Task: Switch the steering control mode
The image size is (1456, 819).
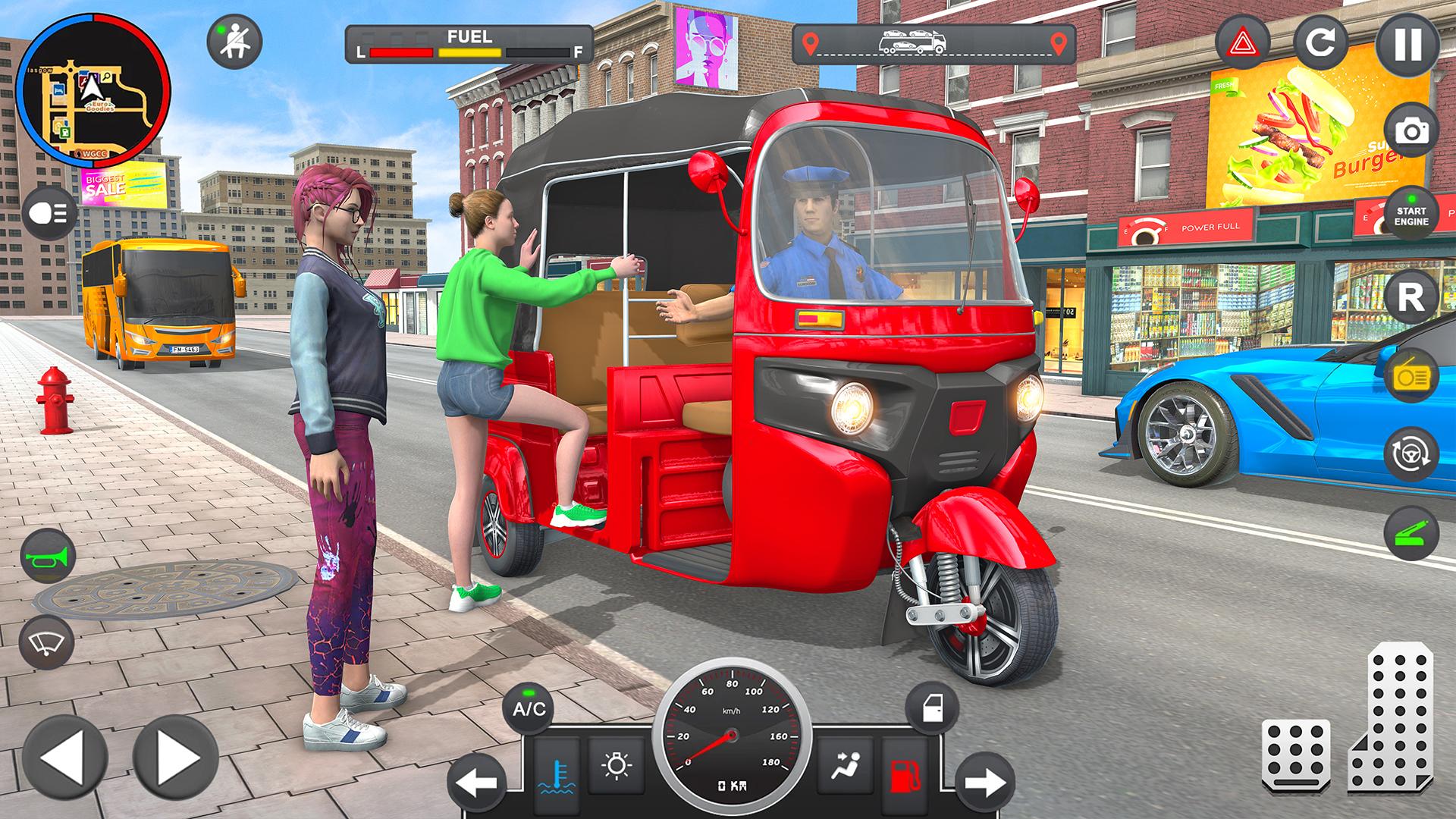Action: pyautogui.click(x=1410, y=454)
